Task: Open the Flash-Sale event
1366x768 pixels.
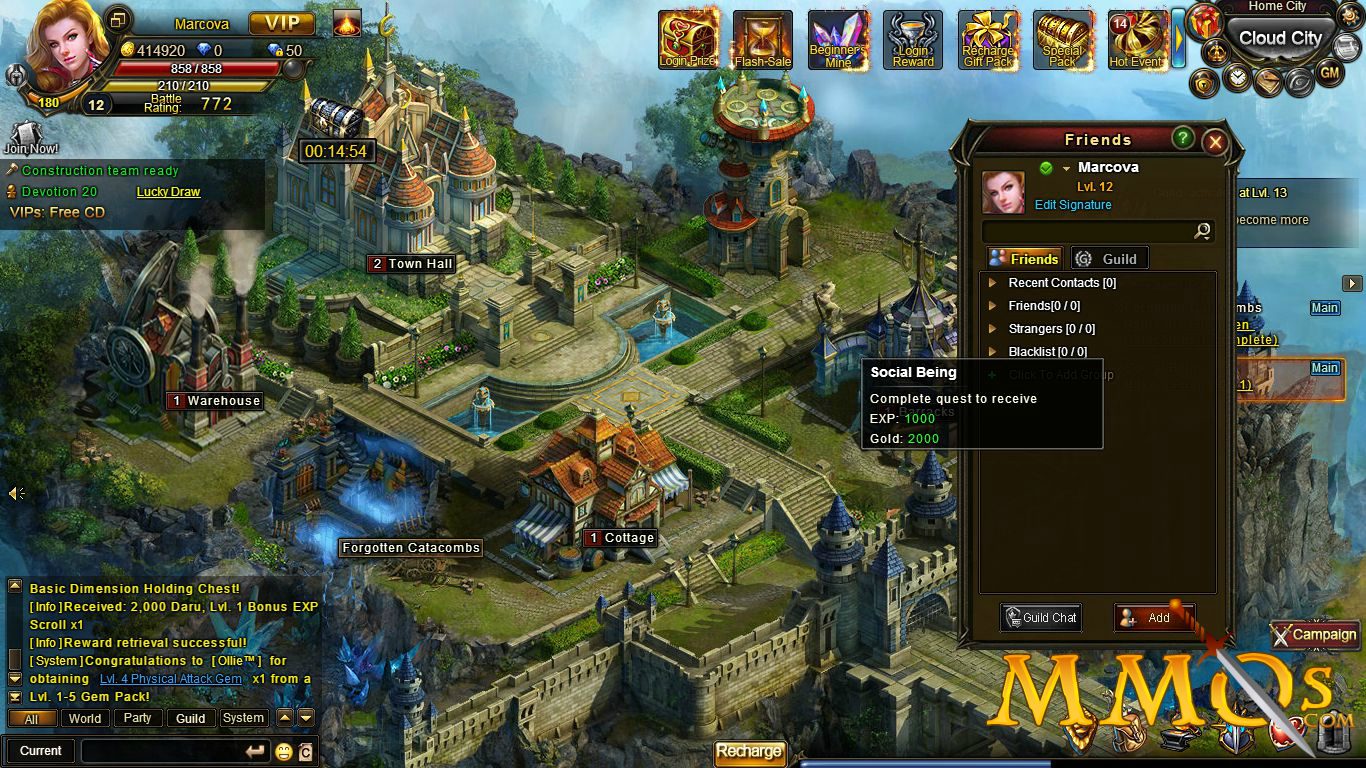Action: click(763, 40)
